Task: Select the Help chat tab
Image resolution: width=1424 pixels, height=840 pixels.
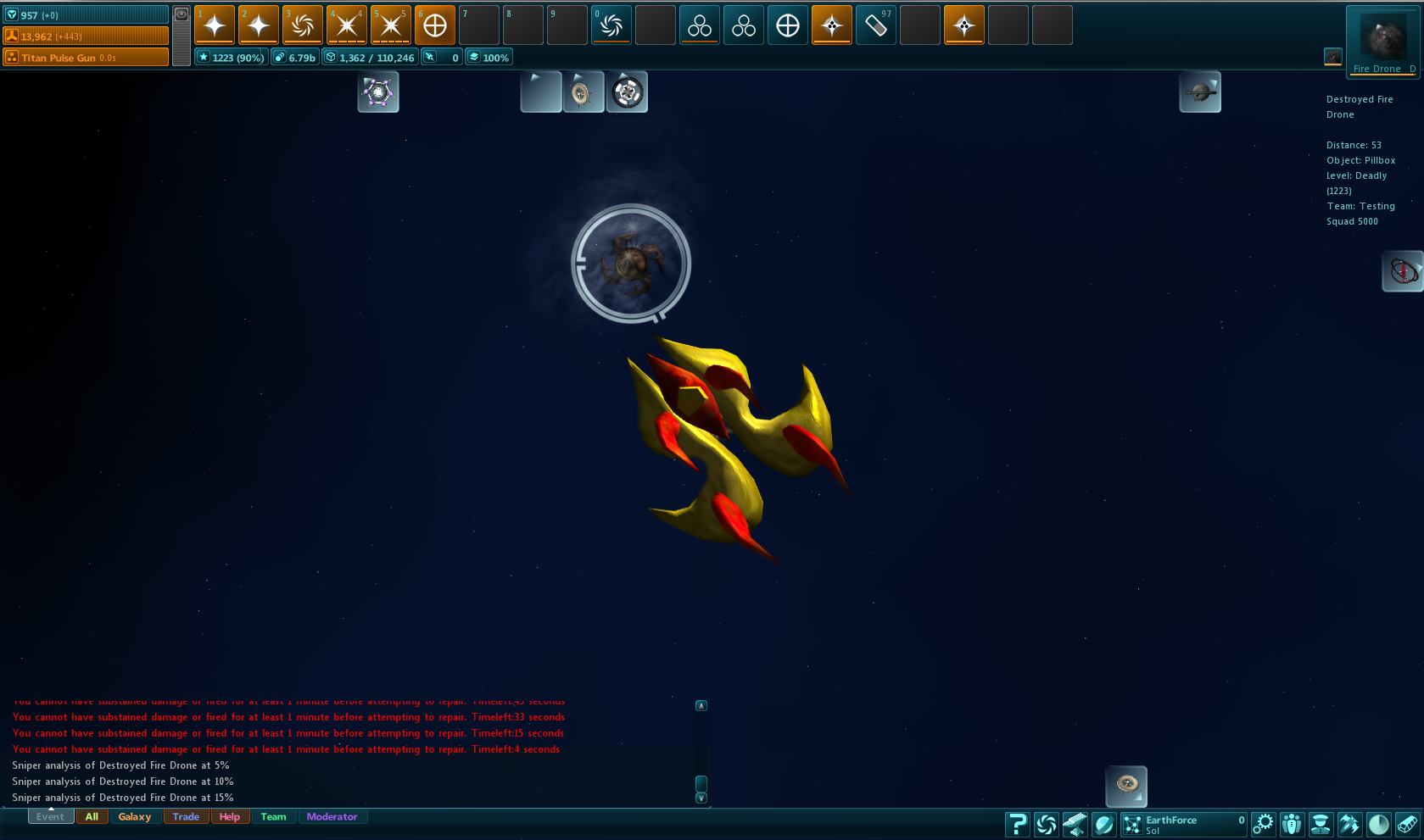Action: [x=229, y=817]
